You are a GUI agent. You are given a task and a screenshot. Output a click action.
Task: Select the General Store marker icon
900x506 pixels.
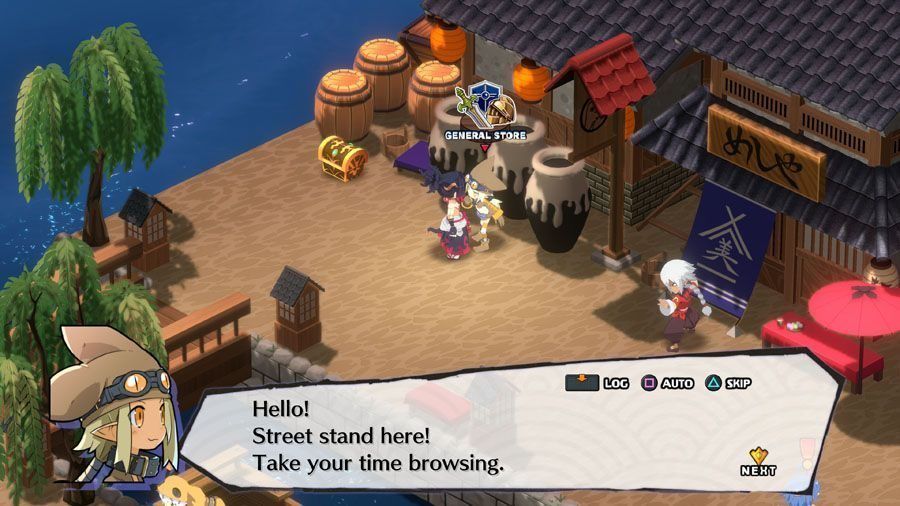tap(485, 105)
